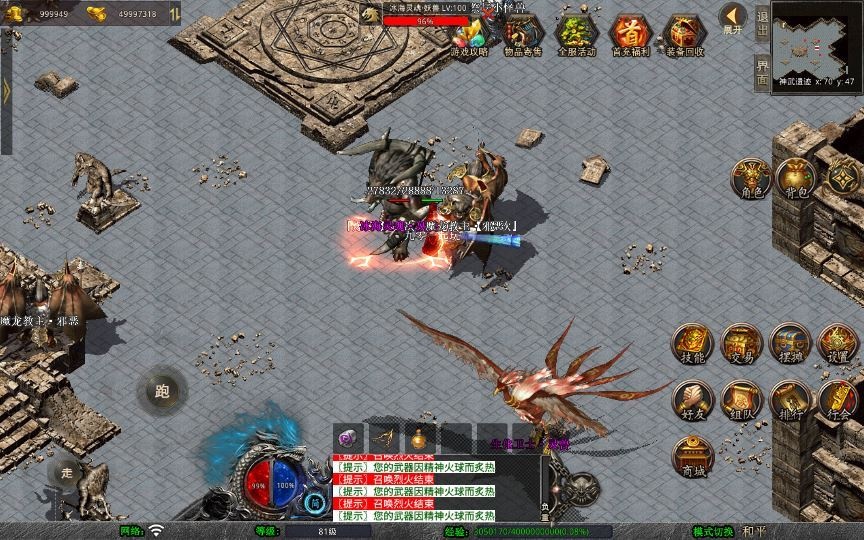Screen dimensions: 864x540
Task: Toggle the 跑 run movement button
Action: point(162,392)
